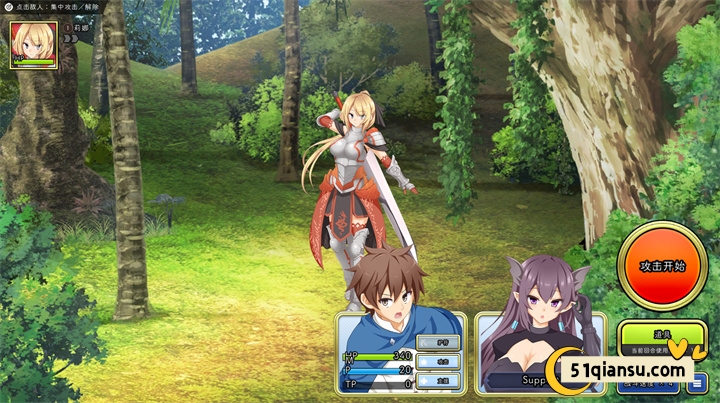Choose the 攻击 attack command
This screenshot has height=403, width=720.
pyautogui.click(x=438, y=361)
